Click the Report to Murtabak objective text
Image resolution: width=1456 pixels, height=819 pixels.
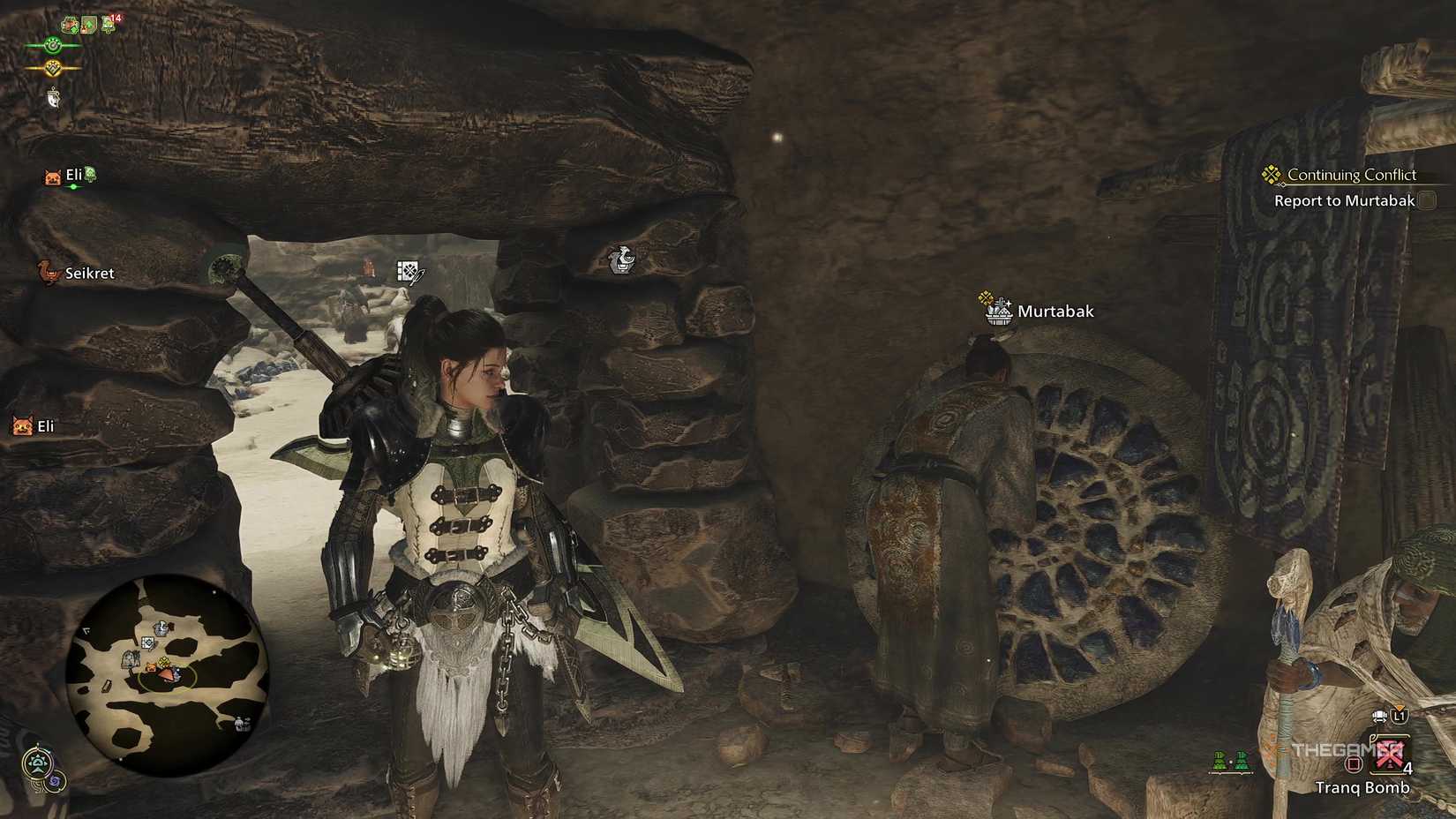point(1344,200)
